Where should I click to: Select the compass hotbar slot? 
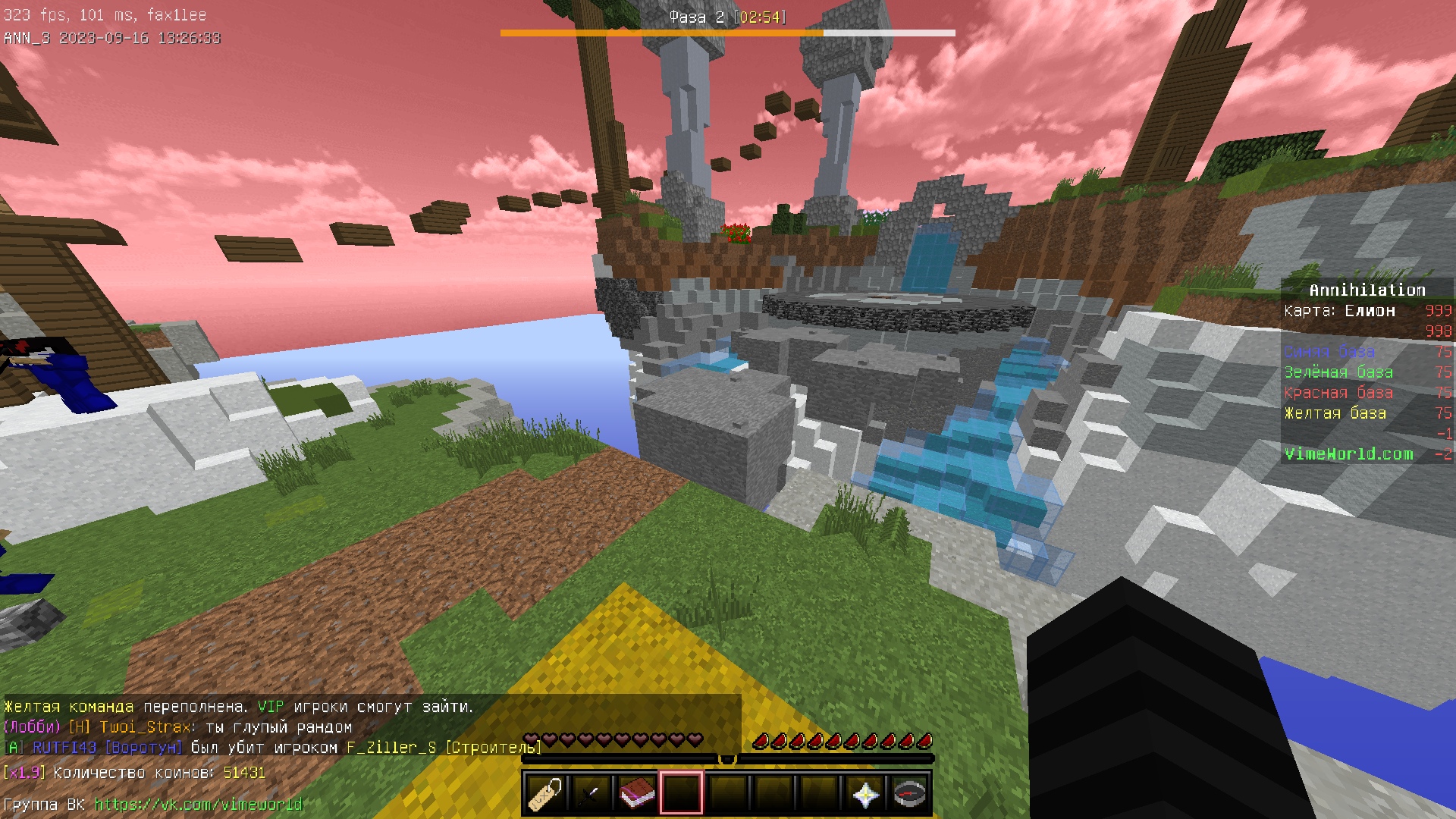[910, 794]
